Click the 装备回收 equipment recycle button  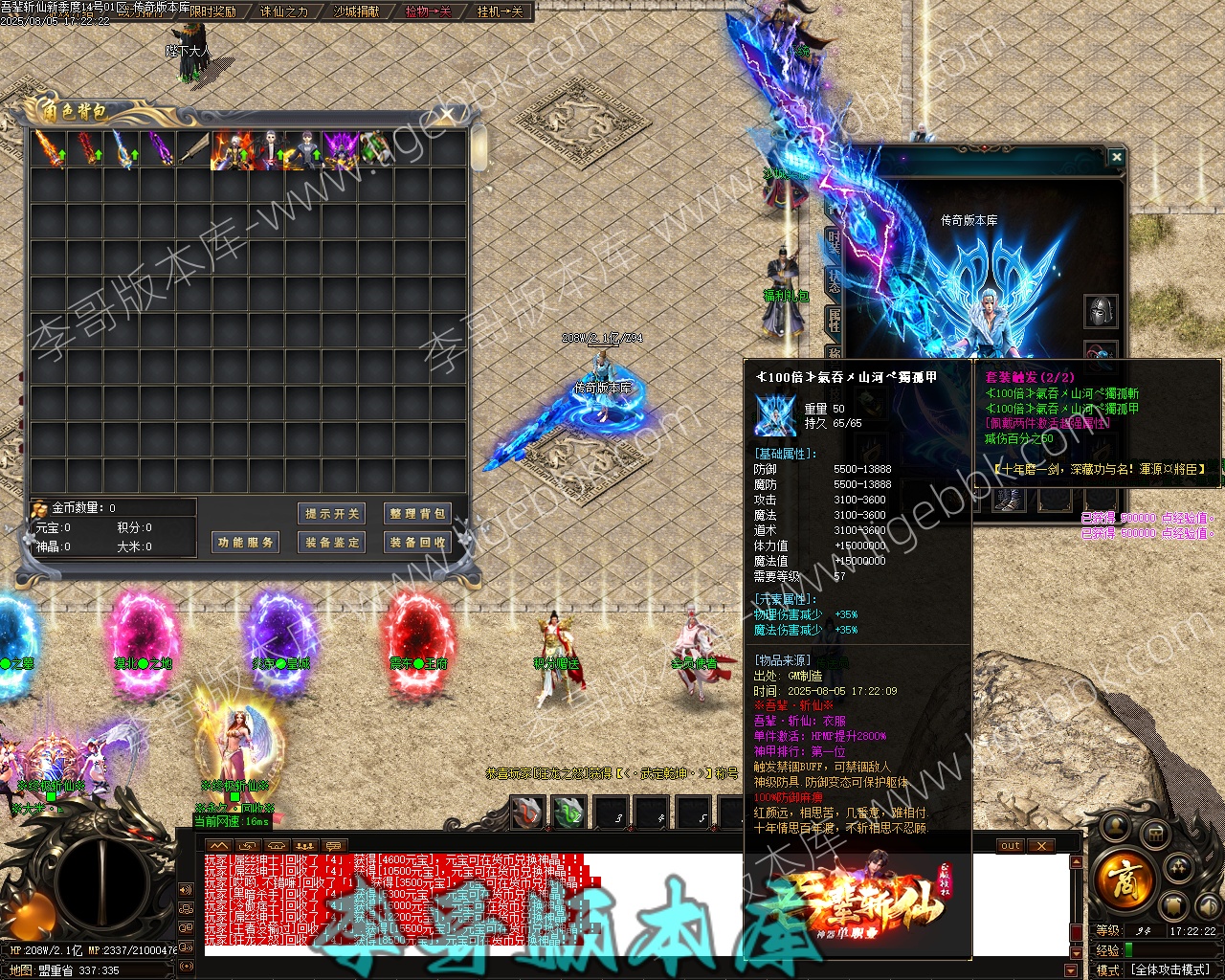coord(416,543)
